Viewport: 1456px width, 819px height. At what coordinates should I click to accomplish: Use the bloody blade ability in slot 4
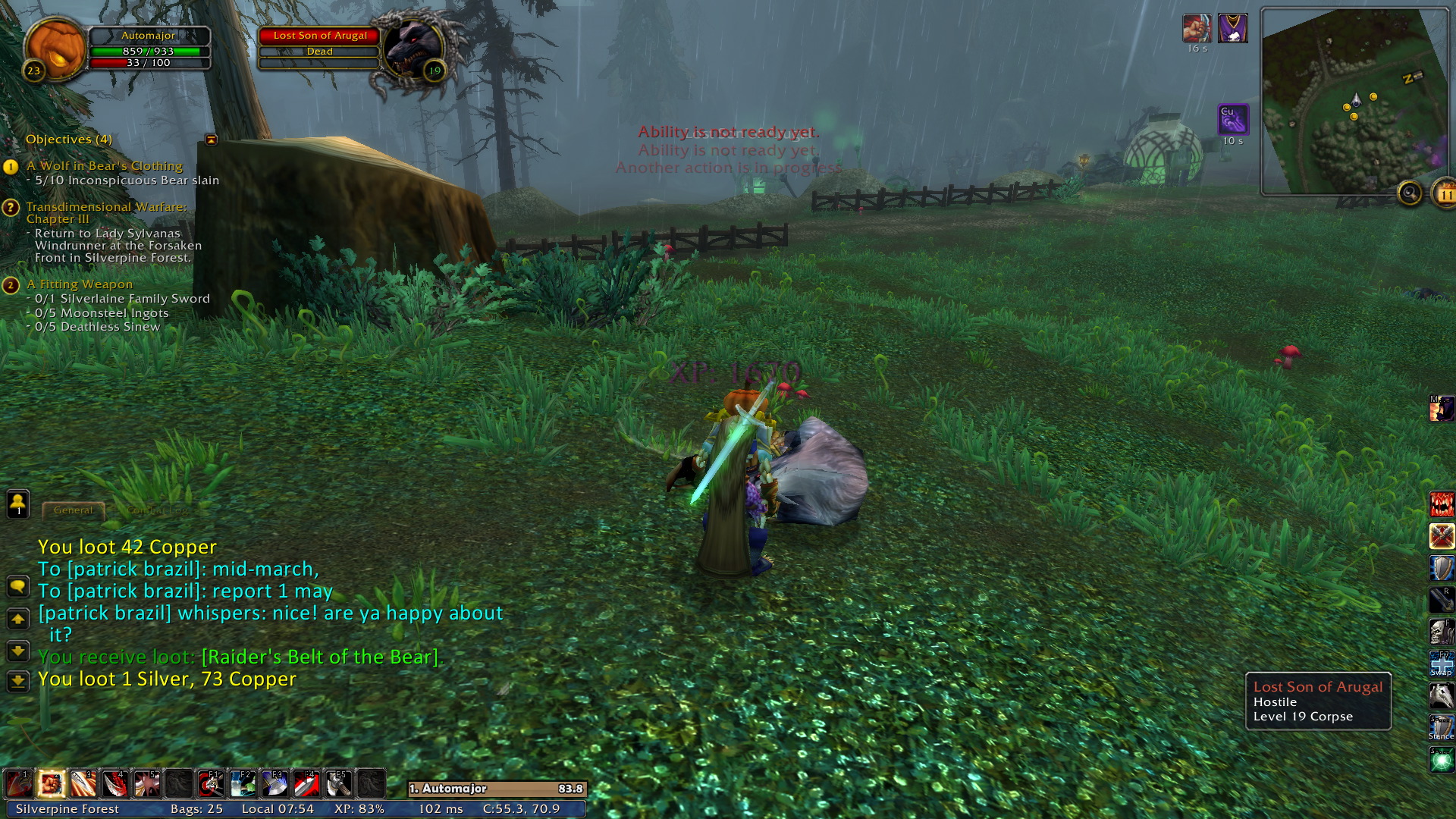coord(115,783)
